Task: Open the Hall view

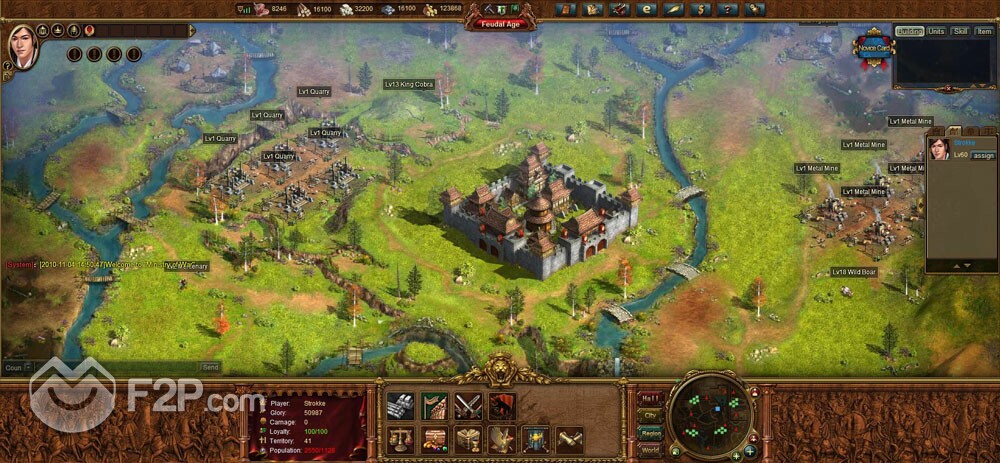Action: coord(649,396)
